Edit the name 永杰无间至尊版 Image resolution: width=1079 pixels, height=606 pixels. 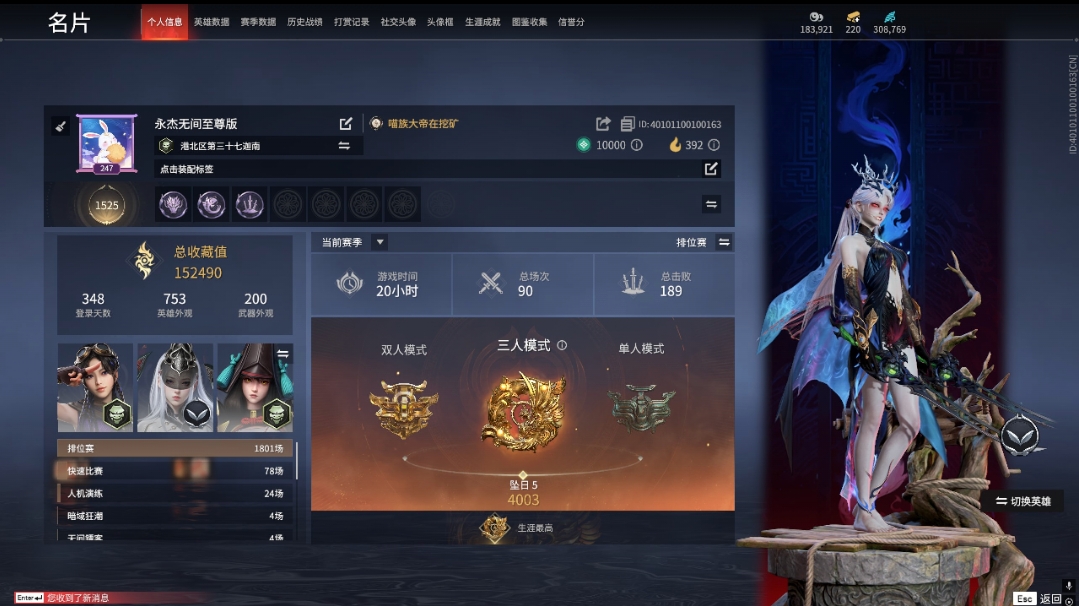coord(346,124)
